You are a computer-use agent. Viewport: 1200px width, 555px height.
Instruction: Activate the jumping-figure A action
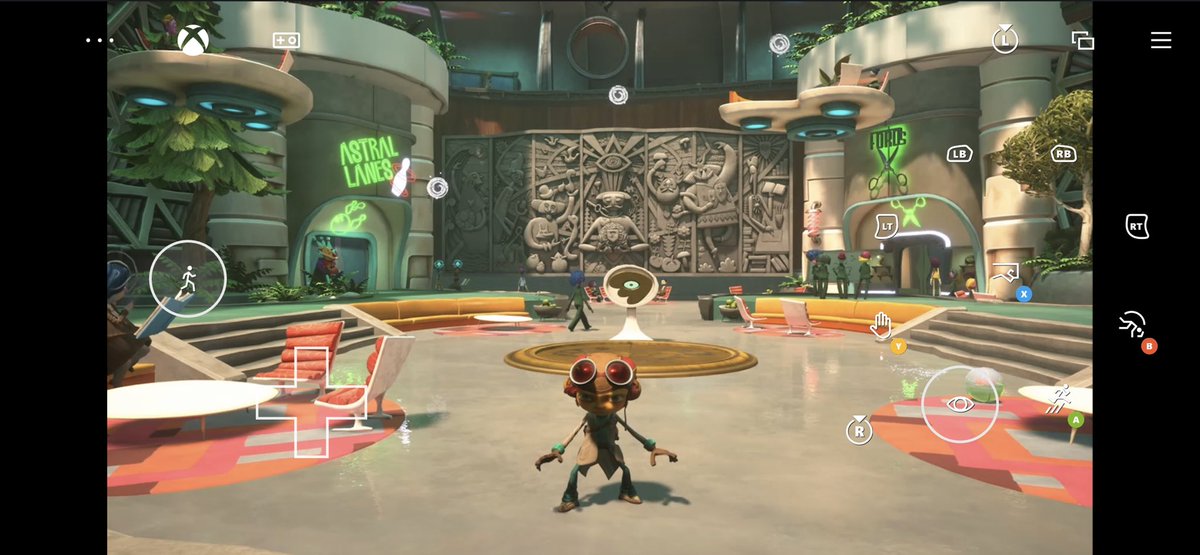pos(1060,400)
